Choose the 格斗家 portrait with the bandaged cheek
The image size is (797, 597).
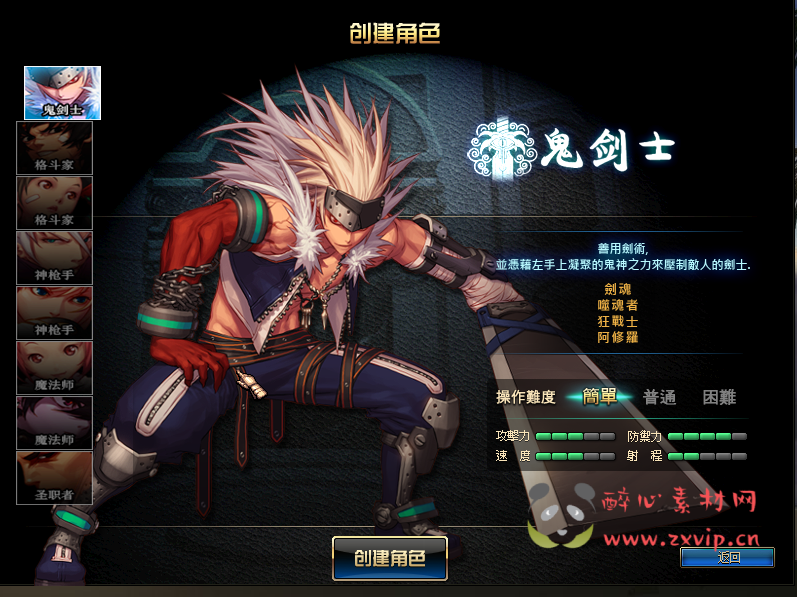coord(54,202)
